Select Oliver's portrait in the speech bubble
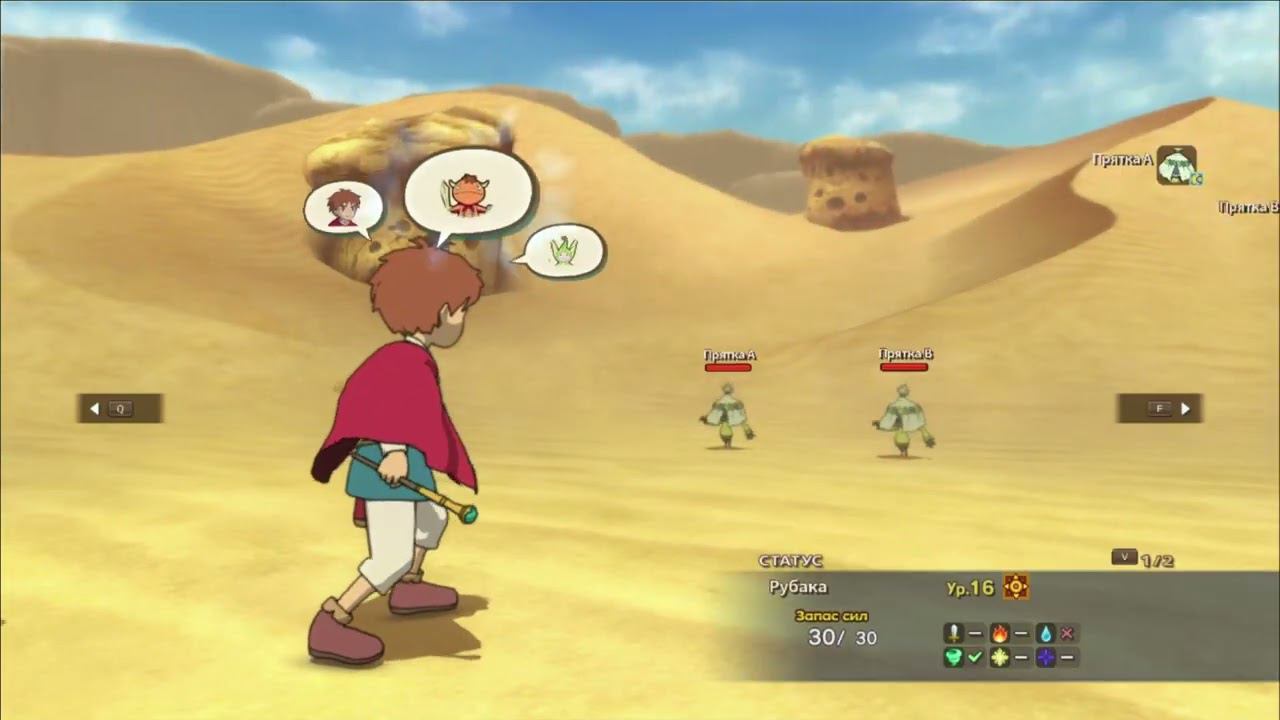Image resolution: width=1280 pixels, height=720 pixels. (344, 207)
